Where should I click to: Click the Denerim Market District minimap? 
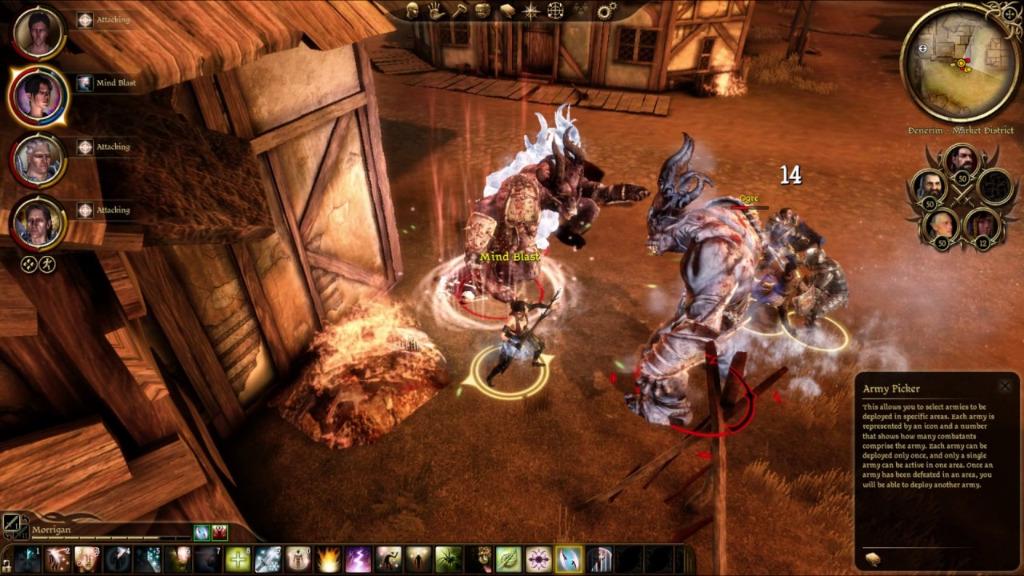pyautogui.click(x=959, y=63)
